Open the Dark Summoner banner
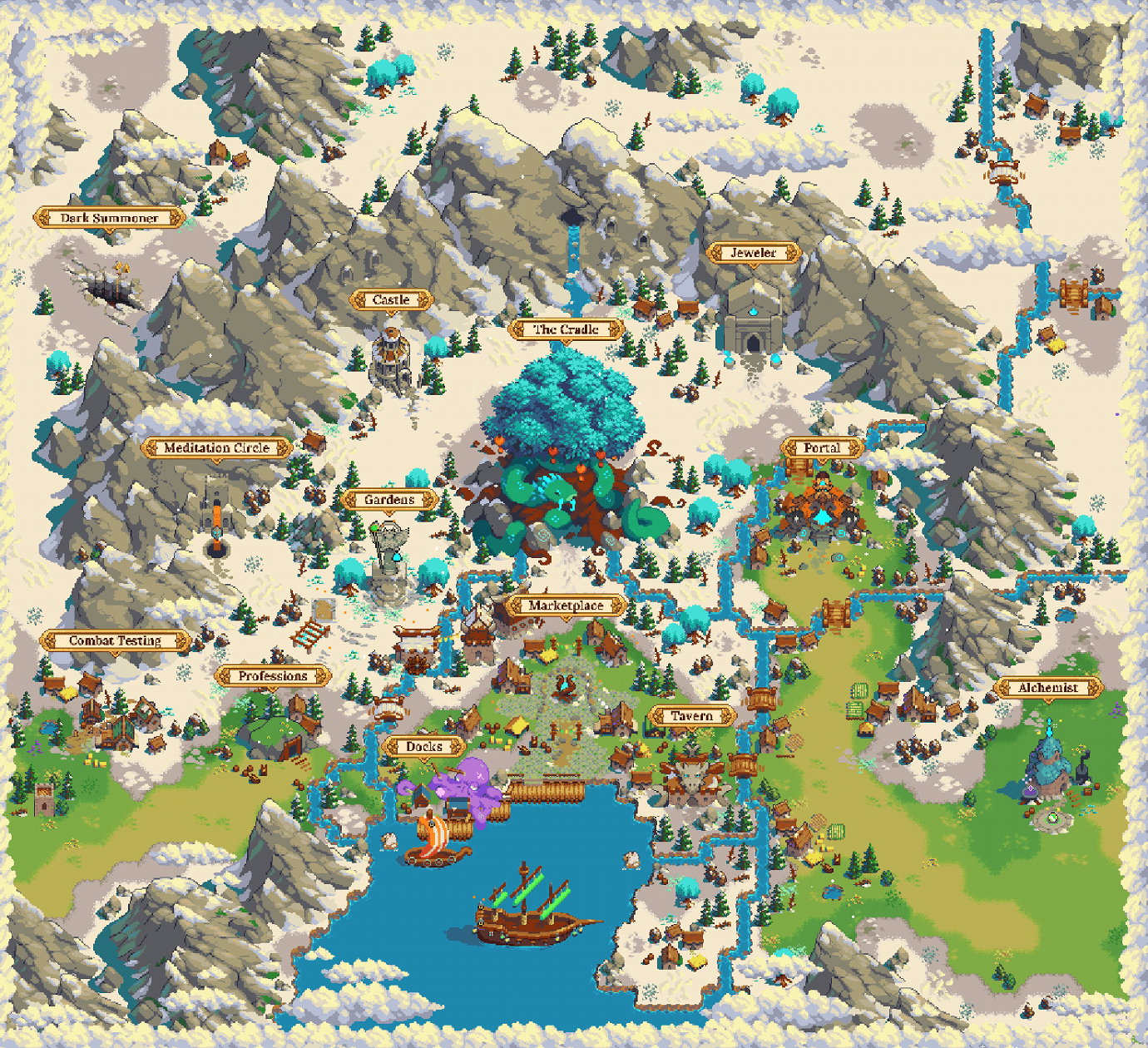Image resolution: width=1148 pixels, height=1048 pixels. (108, 218)
